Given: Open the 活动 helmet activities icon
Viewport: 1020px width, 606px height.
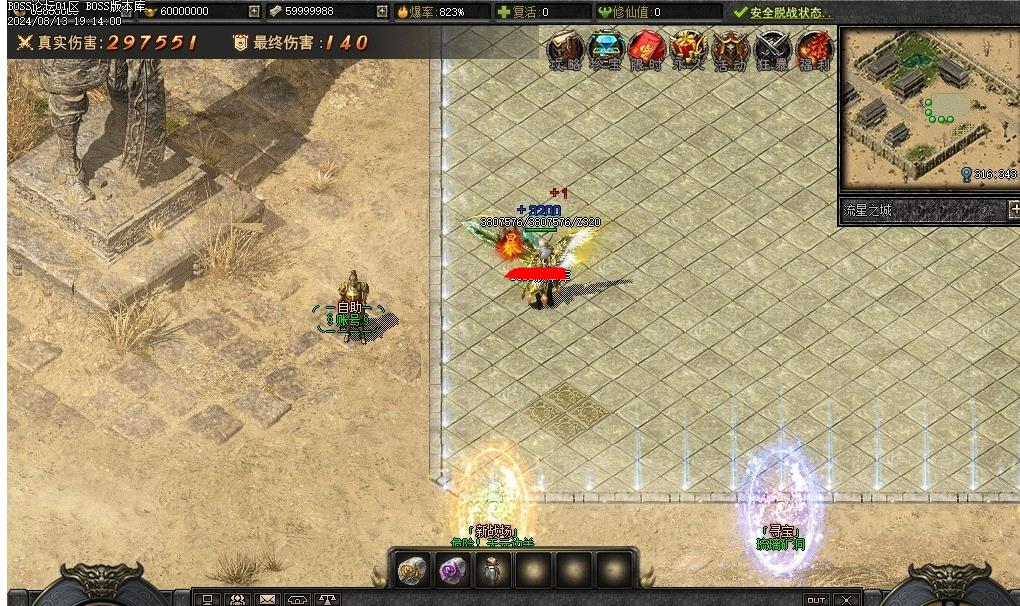Looking at the screenshot, I should coord(731,49).
